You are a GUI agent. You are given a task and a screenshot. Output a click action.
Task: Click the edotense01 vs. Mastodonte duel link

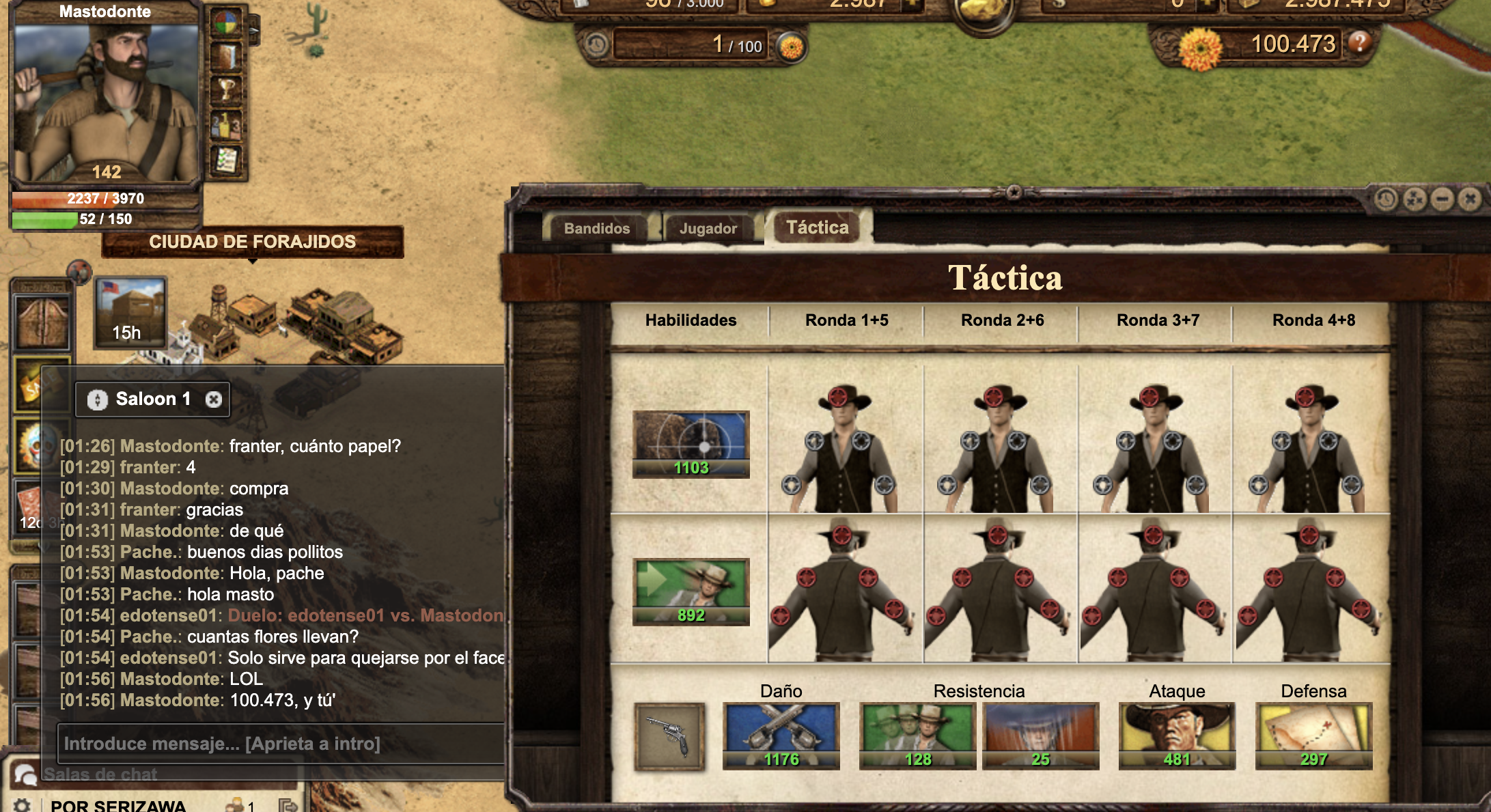pyautogui.click(x=365, y=615)
